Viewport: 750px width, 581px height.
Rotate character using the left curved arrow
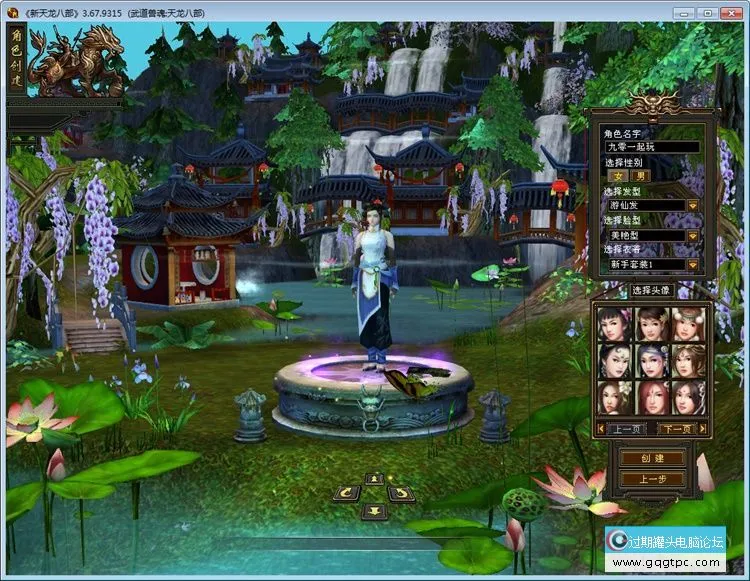[x=347, y=493]
